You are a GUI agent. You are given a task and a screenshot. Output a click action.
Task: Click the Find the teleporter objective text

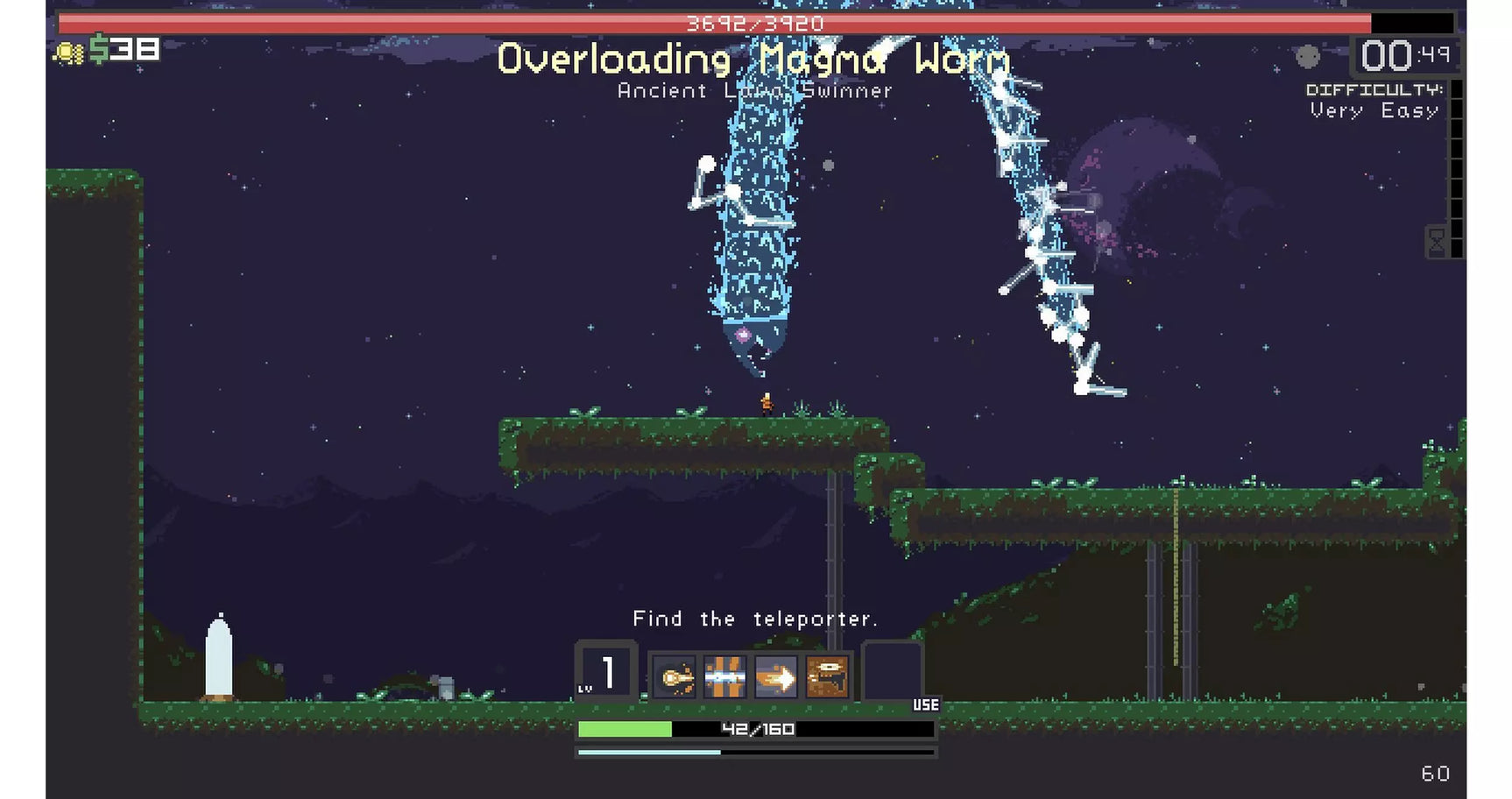(754, 619)
